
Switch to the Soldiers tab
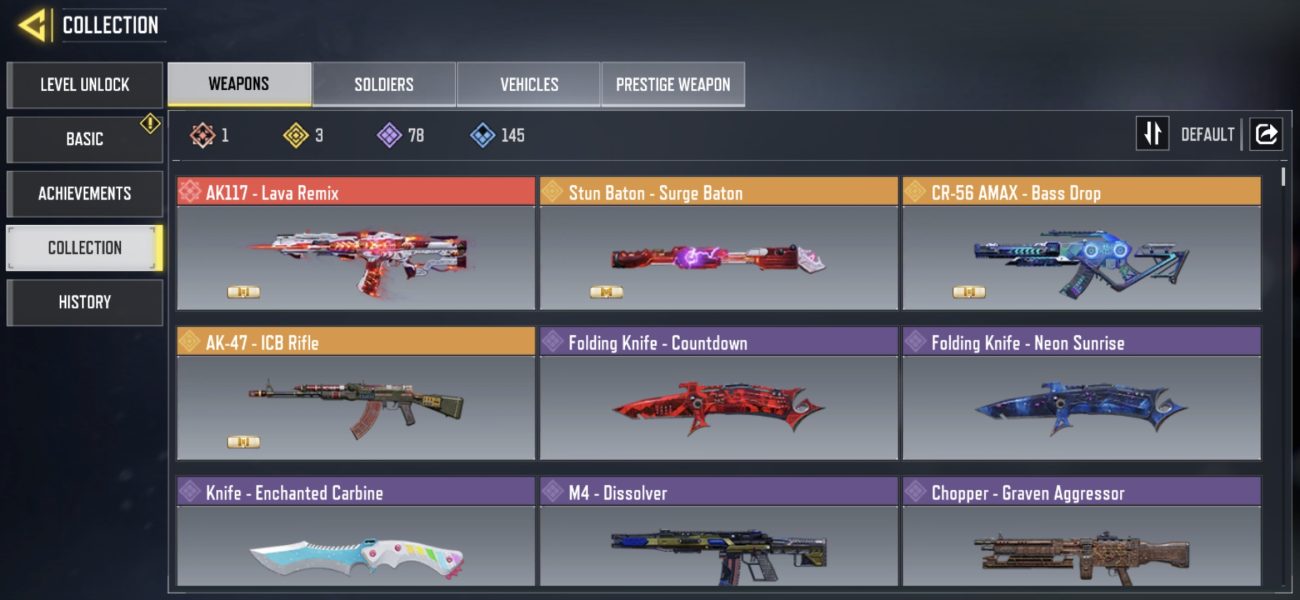(x=384, y=85)
